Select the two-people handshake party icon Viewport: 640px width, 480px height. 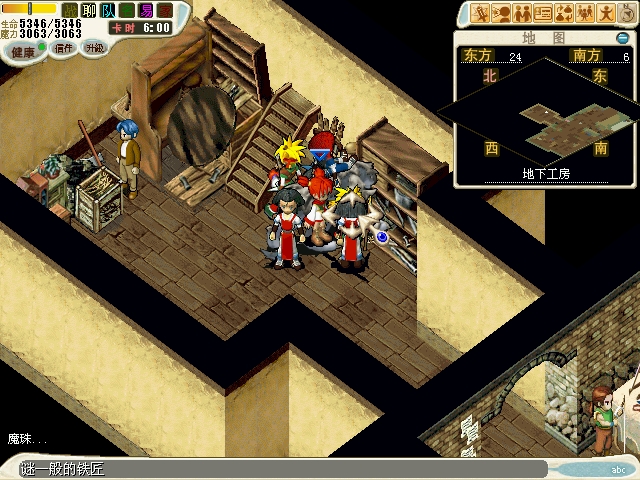(522, 13)
